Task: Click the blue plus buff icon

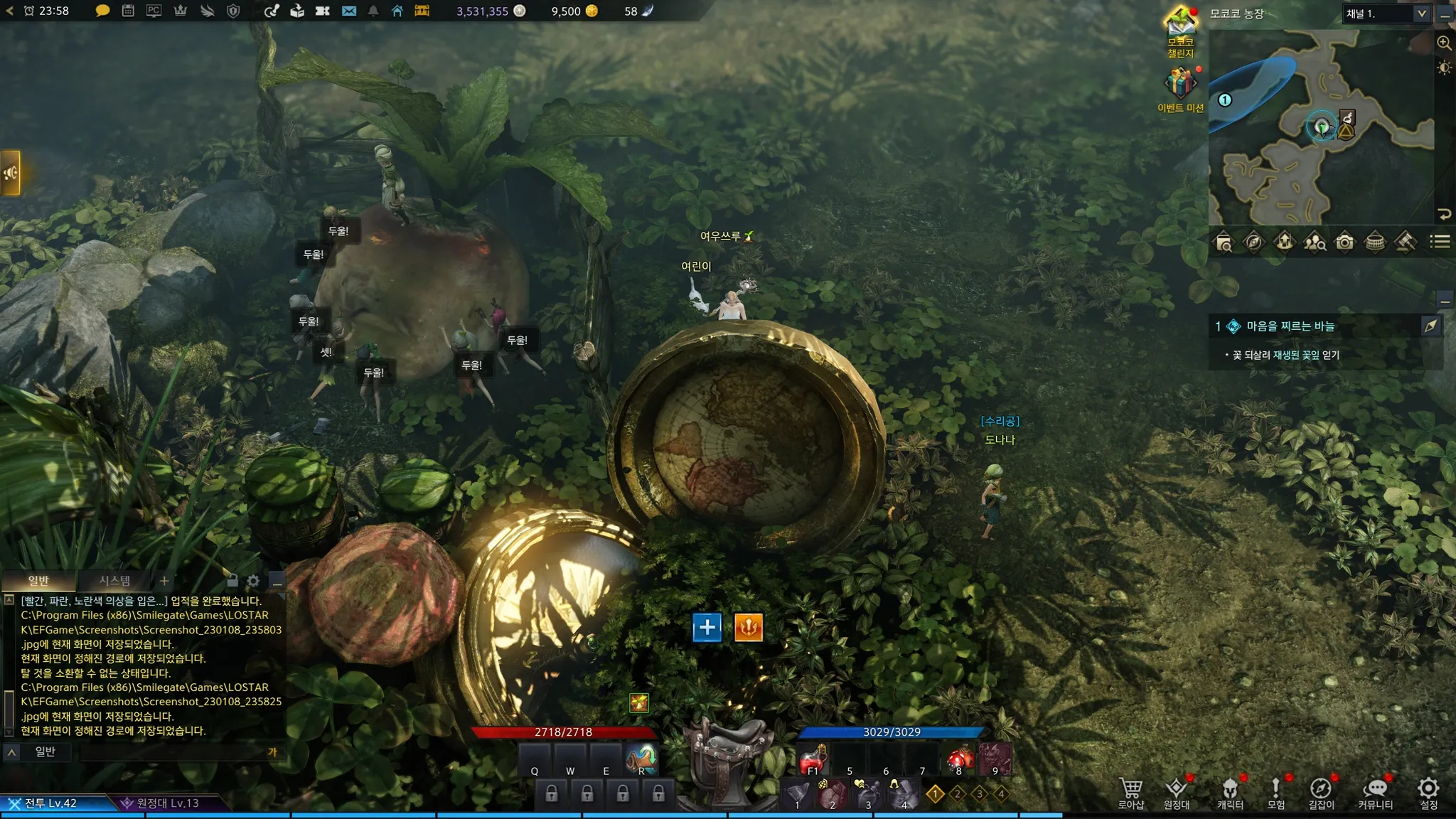Action: tap(707, 627)
